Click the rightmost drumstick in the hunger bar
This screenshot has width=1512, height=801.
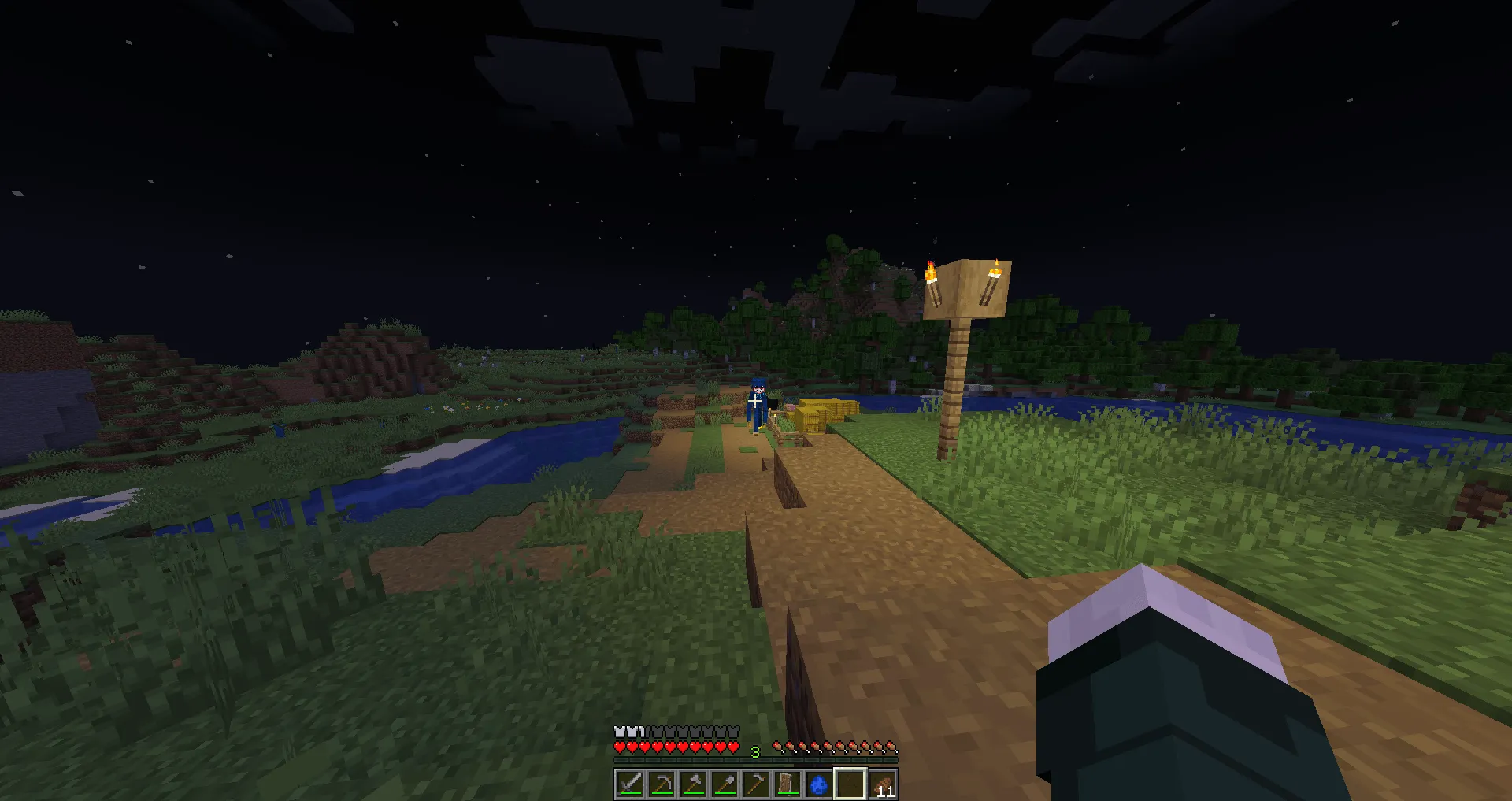coord(891,746)
